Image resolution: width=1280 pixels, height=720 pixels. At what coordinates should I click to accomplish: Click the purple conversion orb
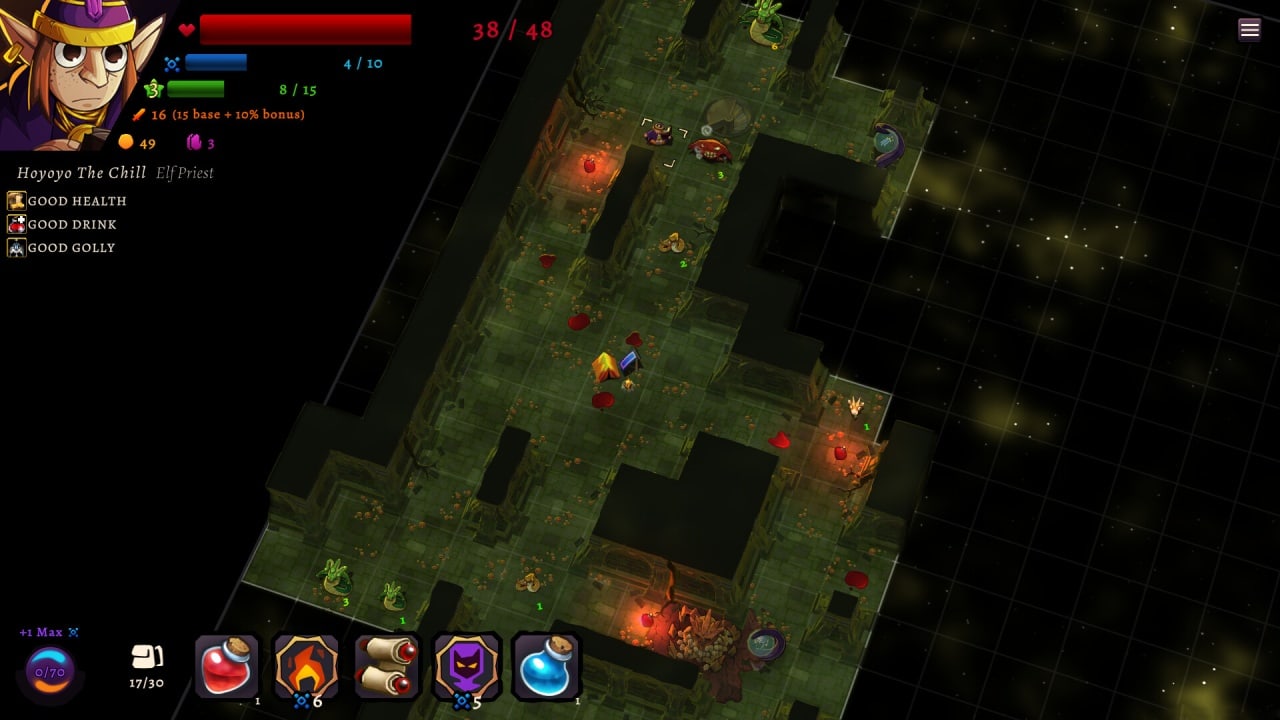pos(50,670)
